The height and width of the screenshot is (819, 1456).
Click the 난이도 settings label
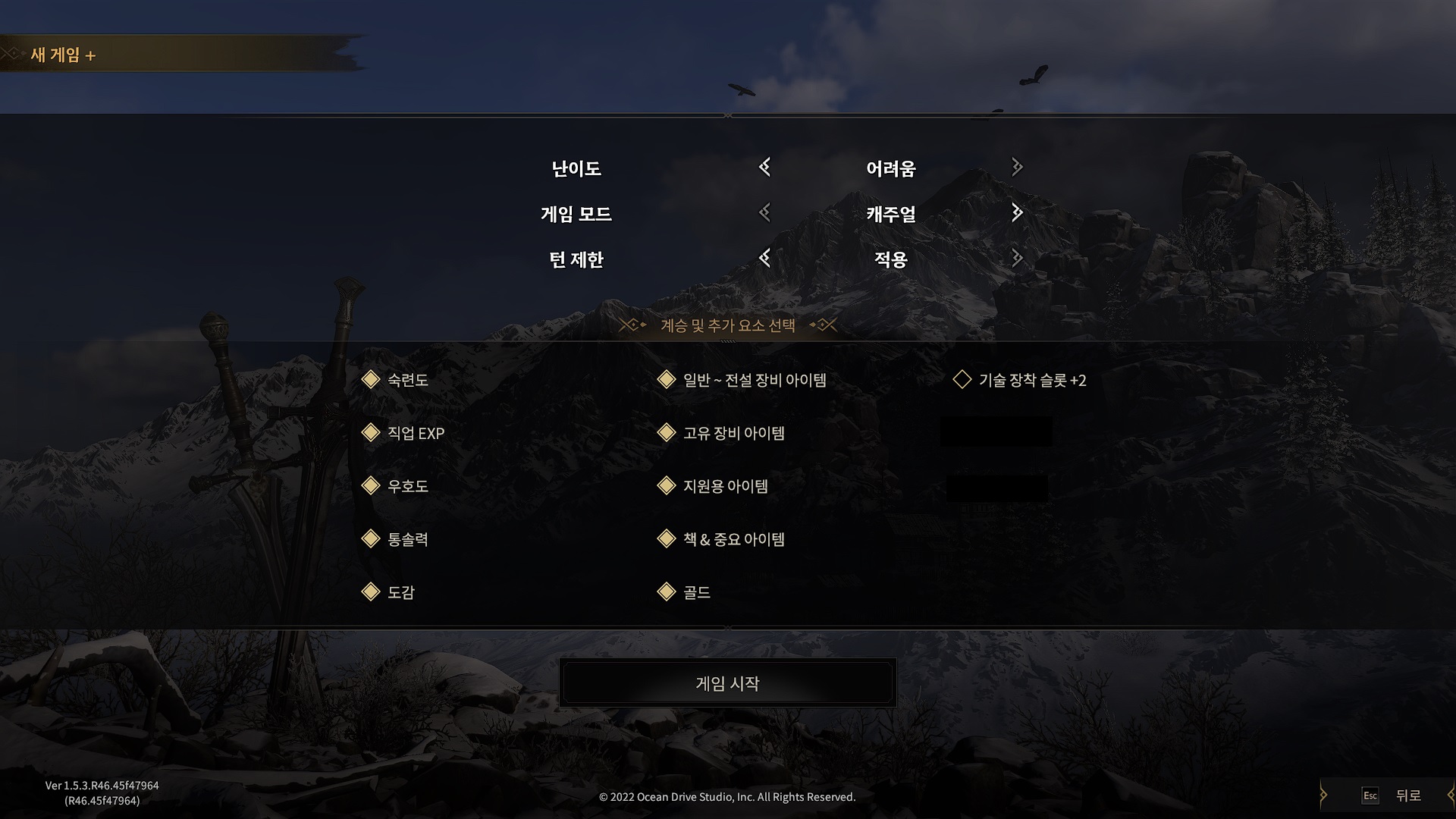point(577,168)
